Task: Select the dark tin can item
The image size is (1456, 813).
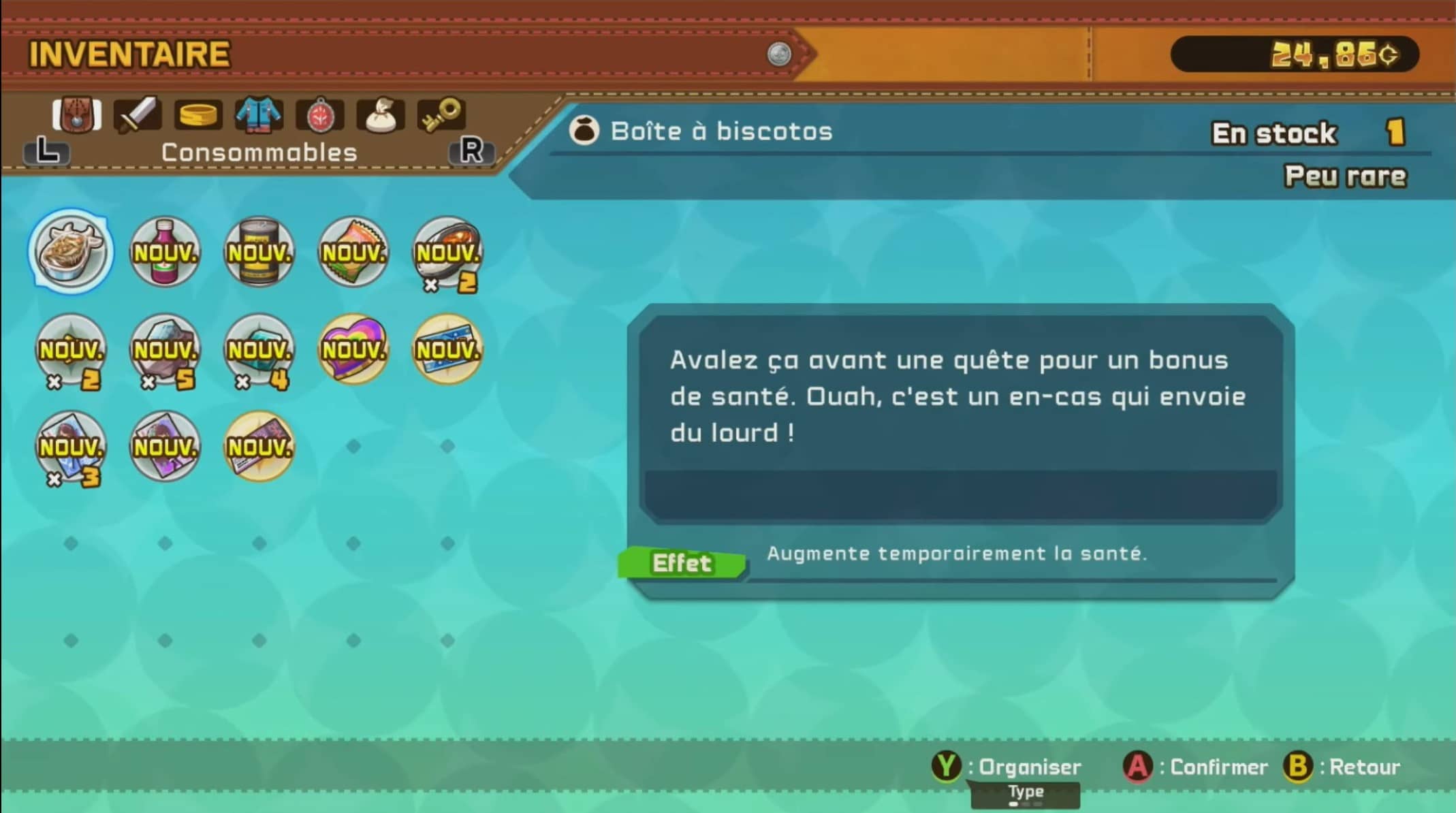Action: [259, 253]
